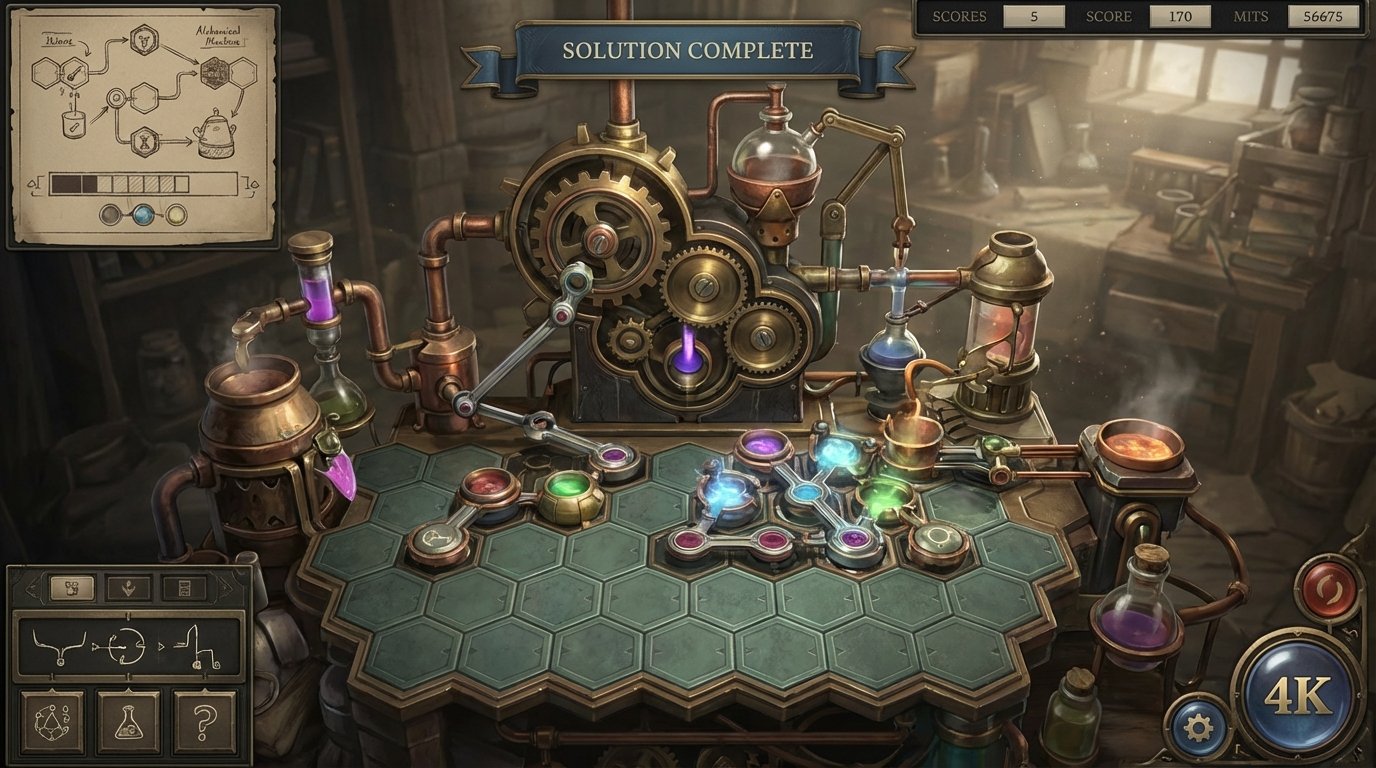The height and width of the screenshot is (768, 1376).
Task: Click the left marker of the recipe progress bar
Action: (x=35, y=184)
